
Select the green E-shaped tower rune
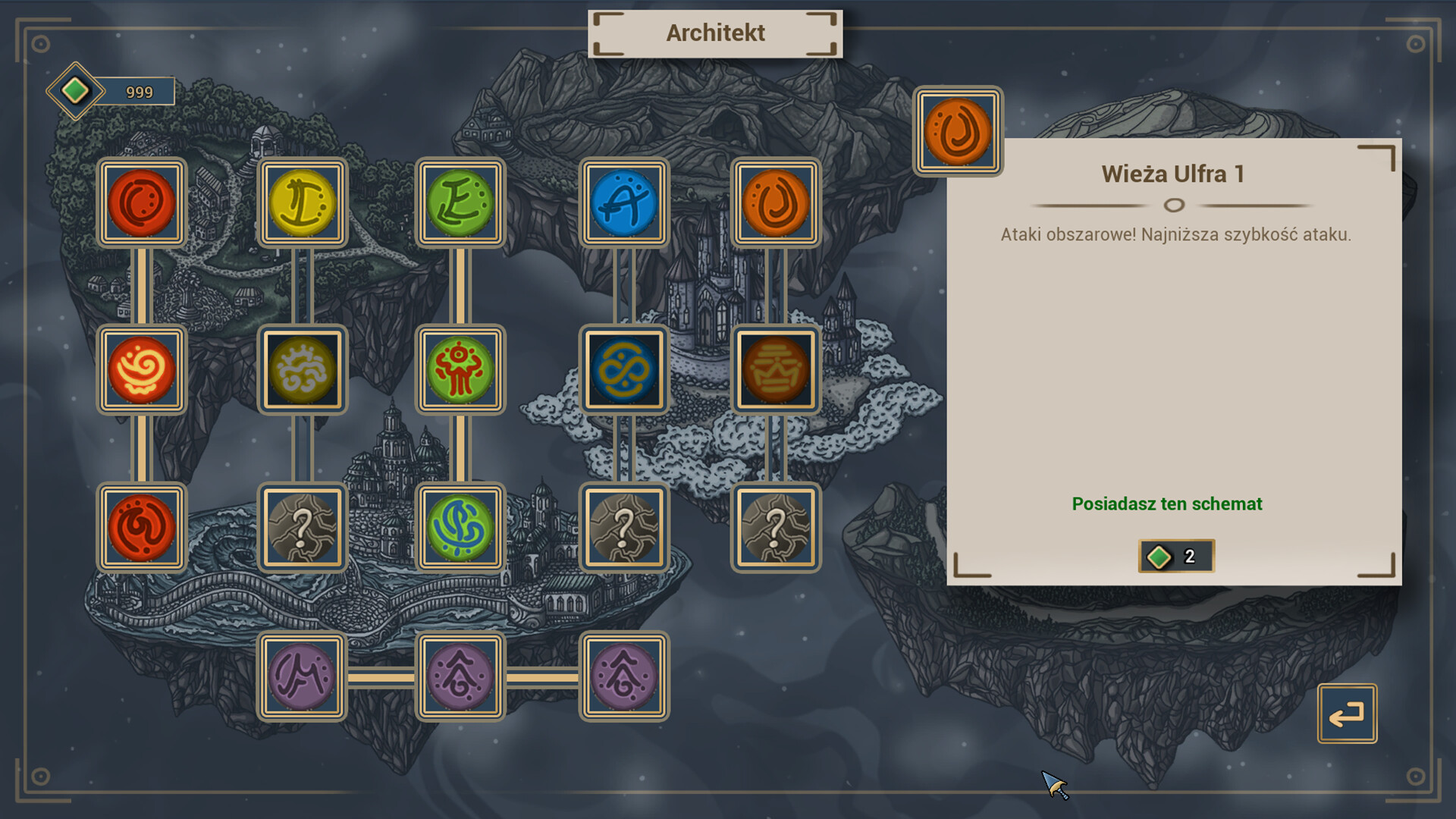(460, 203)
